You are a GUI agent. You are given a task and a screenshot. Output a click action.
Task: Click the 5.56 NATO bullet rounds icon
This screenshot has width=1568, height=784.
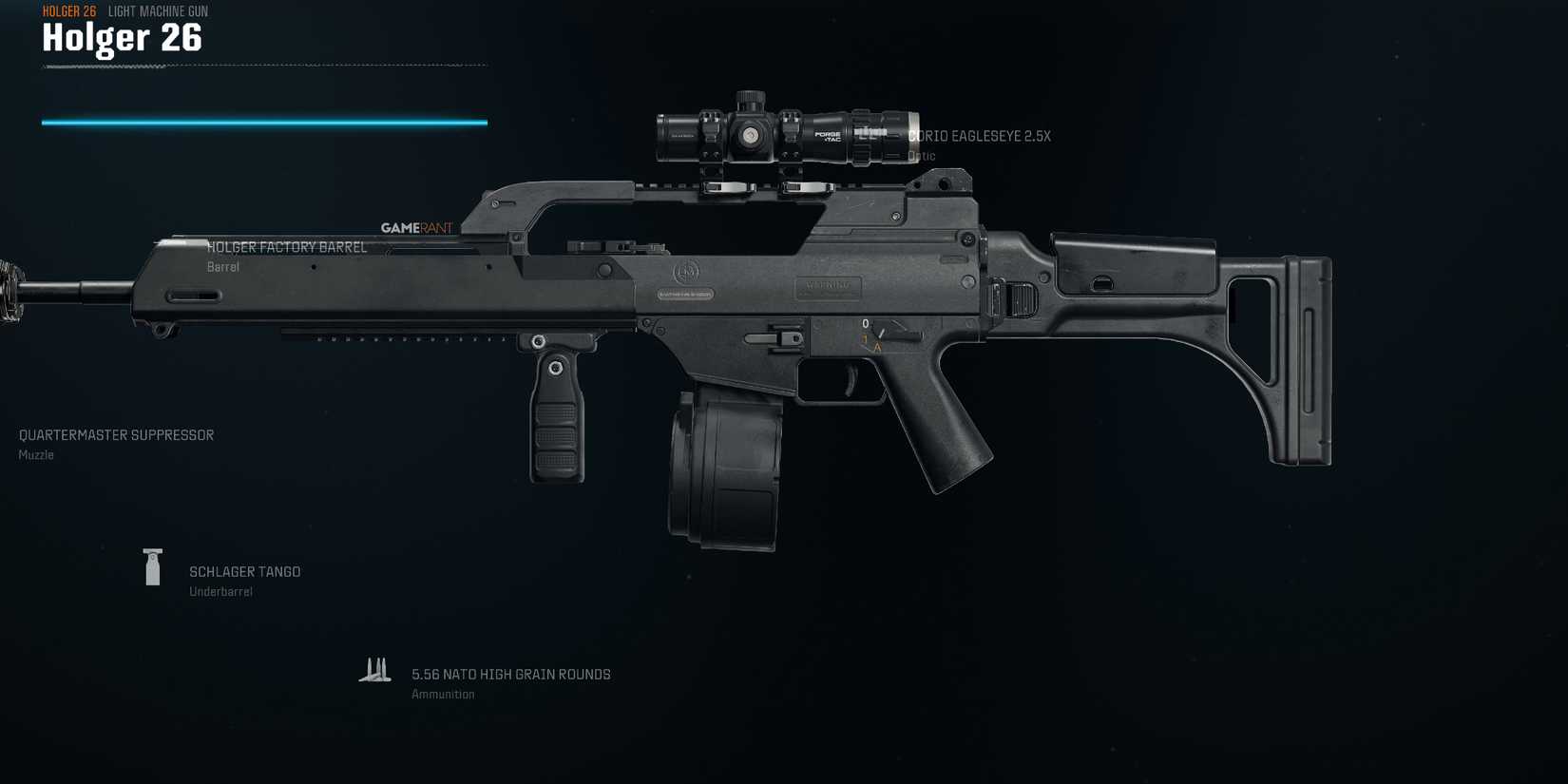[x=376, y=668]
